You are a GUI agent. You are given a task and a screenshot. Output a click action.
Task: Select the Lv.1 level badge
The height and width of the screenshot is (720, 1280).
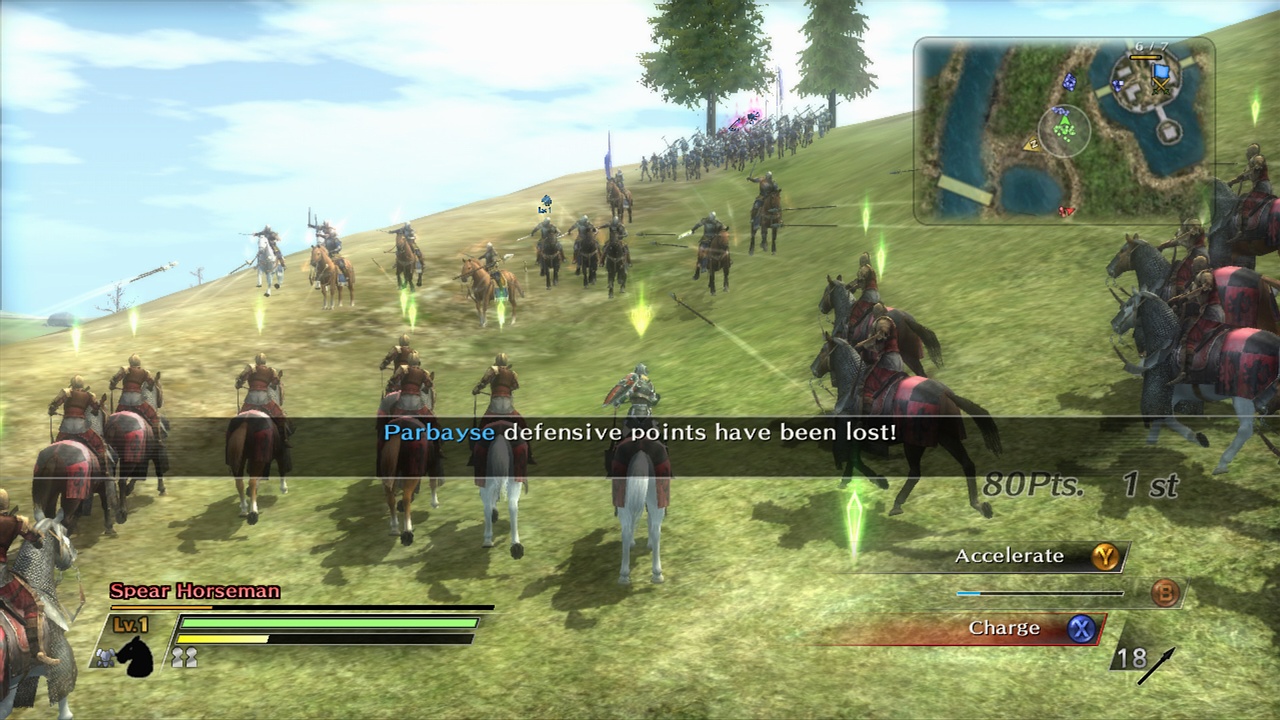coord(129,623)
